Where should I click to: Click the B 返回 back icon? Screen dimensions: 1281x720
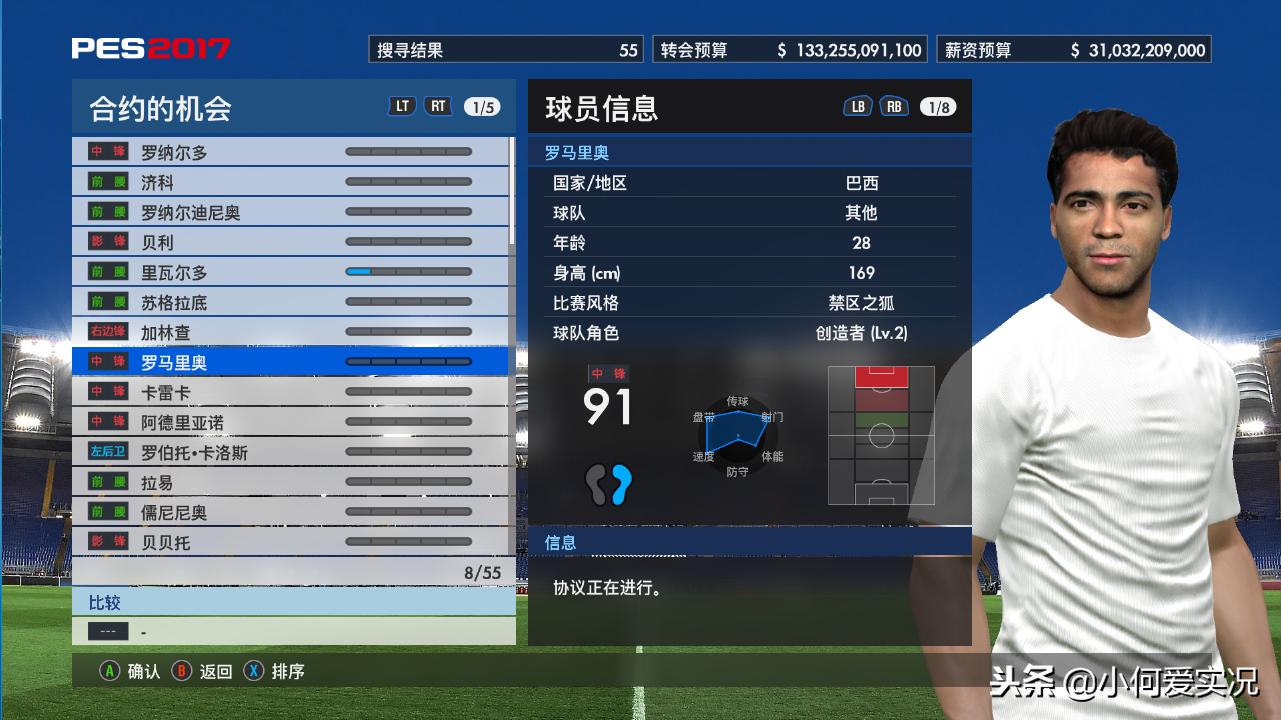(x=181, y=672)
